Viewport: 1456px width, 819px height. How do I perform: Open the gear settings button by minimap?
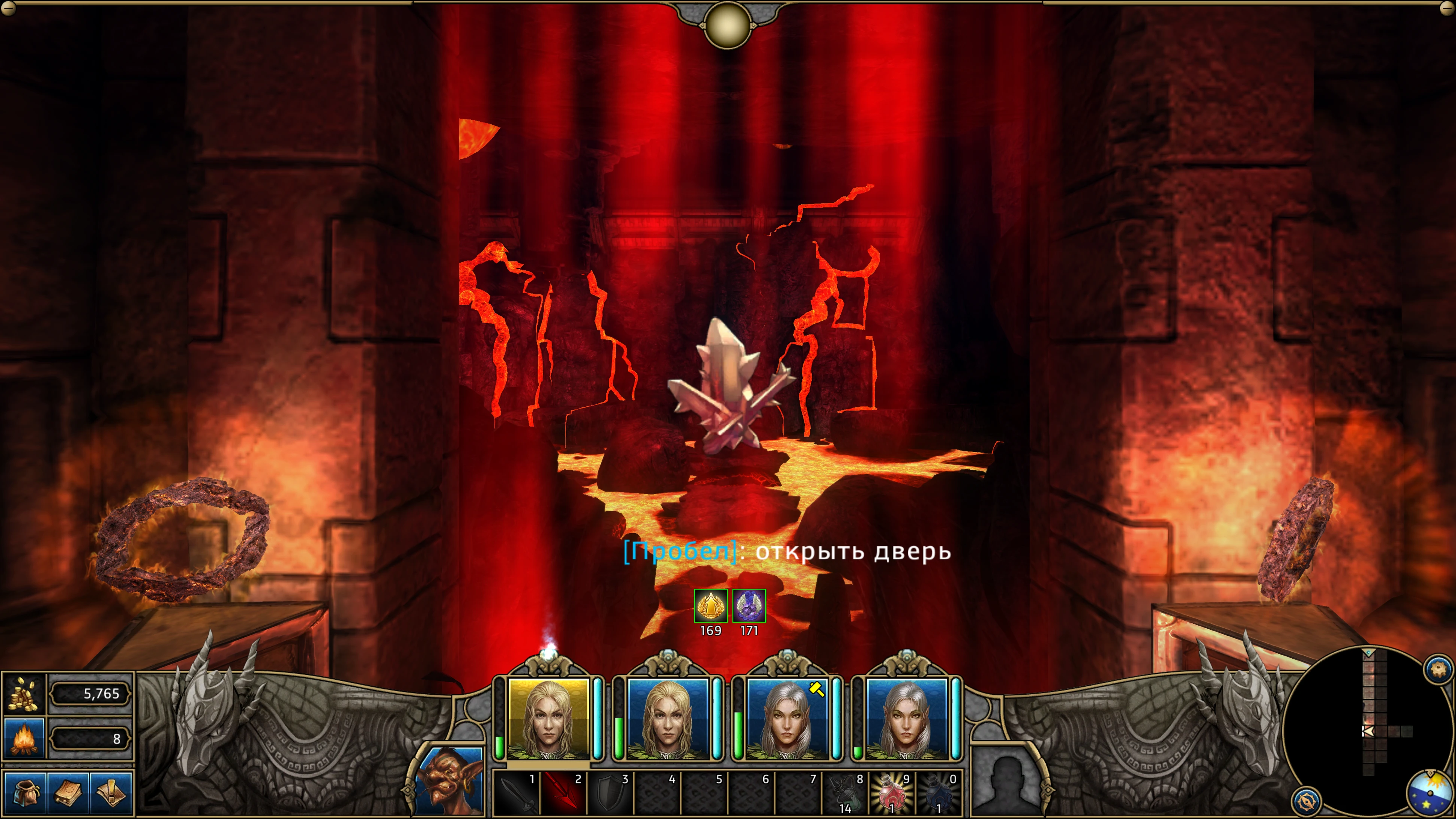point(1438,670)
